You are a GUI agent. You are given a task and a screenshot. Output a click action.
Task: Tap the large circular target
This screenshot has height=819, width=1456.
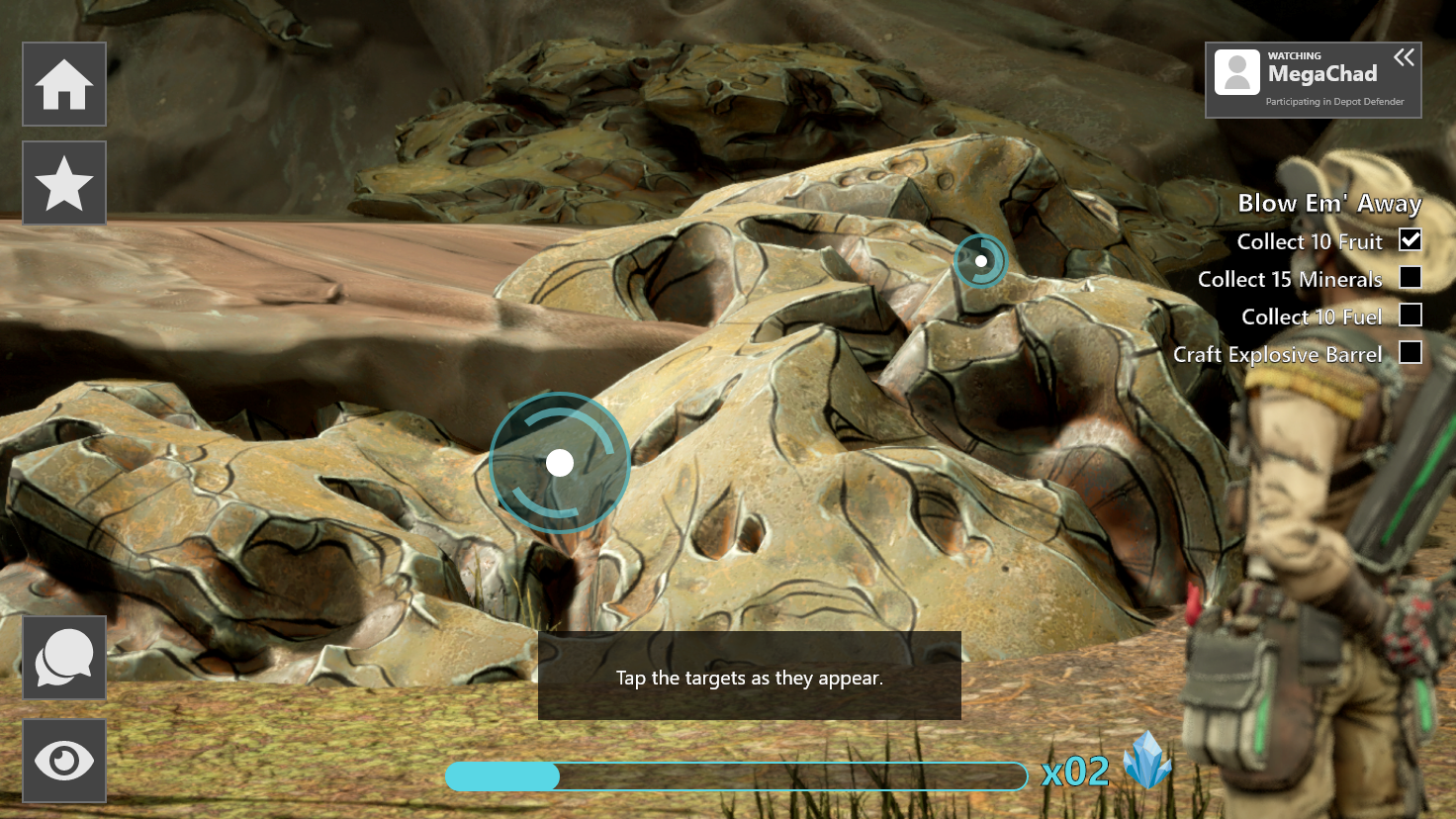[560, 463]
